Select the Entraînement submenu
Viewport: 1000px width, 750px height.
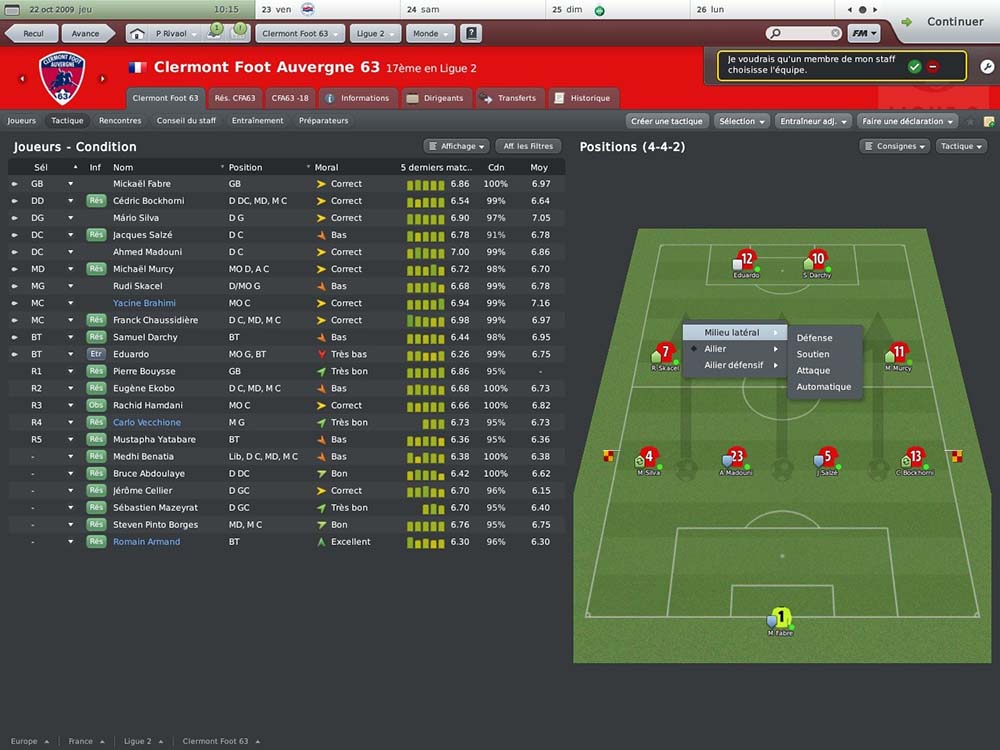pos(257,121)
